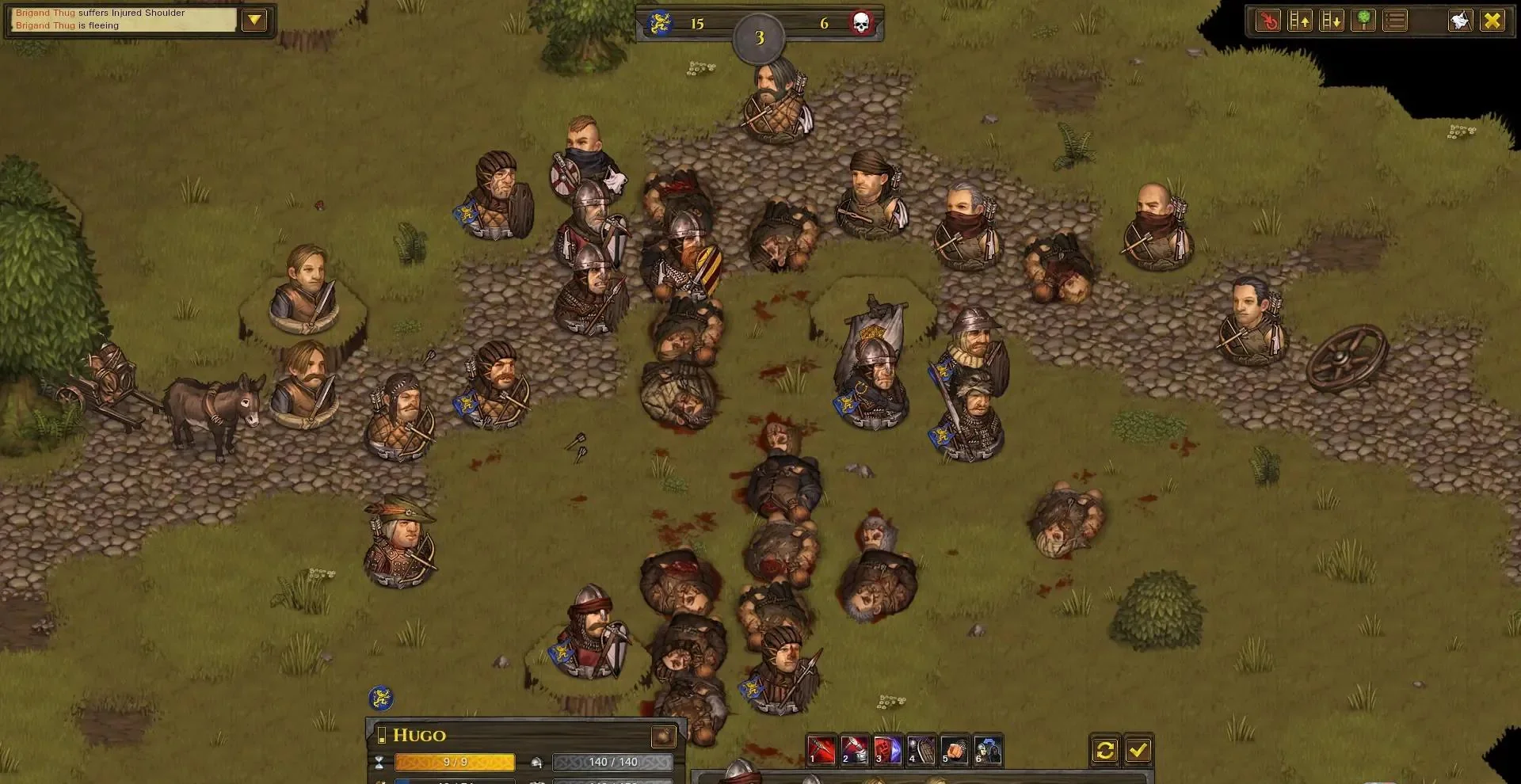Toggle tree visibility with the tree icon
The height and width of the screenshot is (784, 1521).
tap(1363, 21)
